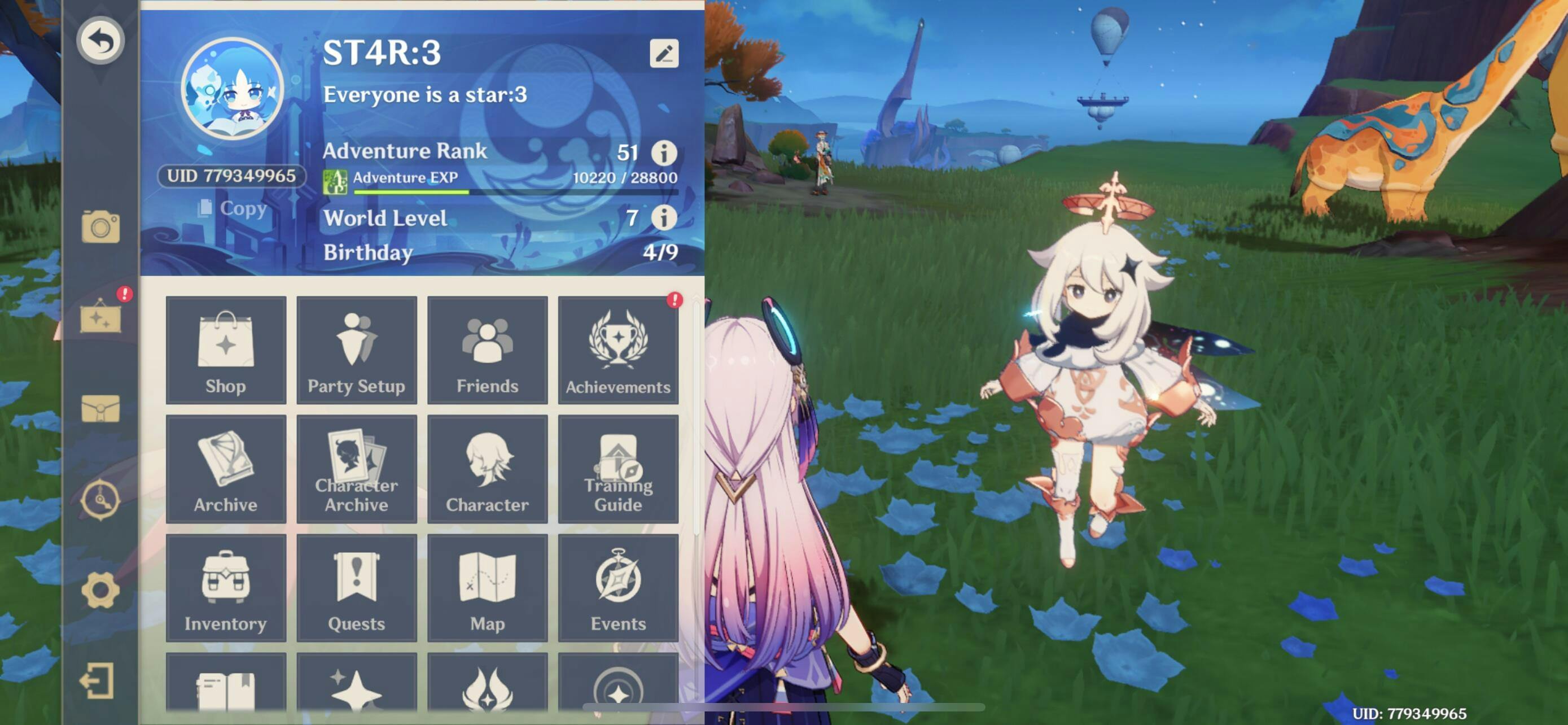This screenshot has width=1568, height=725.
Task: Click the player avatar portrait
Action: pos(233,89)
